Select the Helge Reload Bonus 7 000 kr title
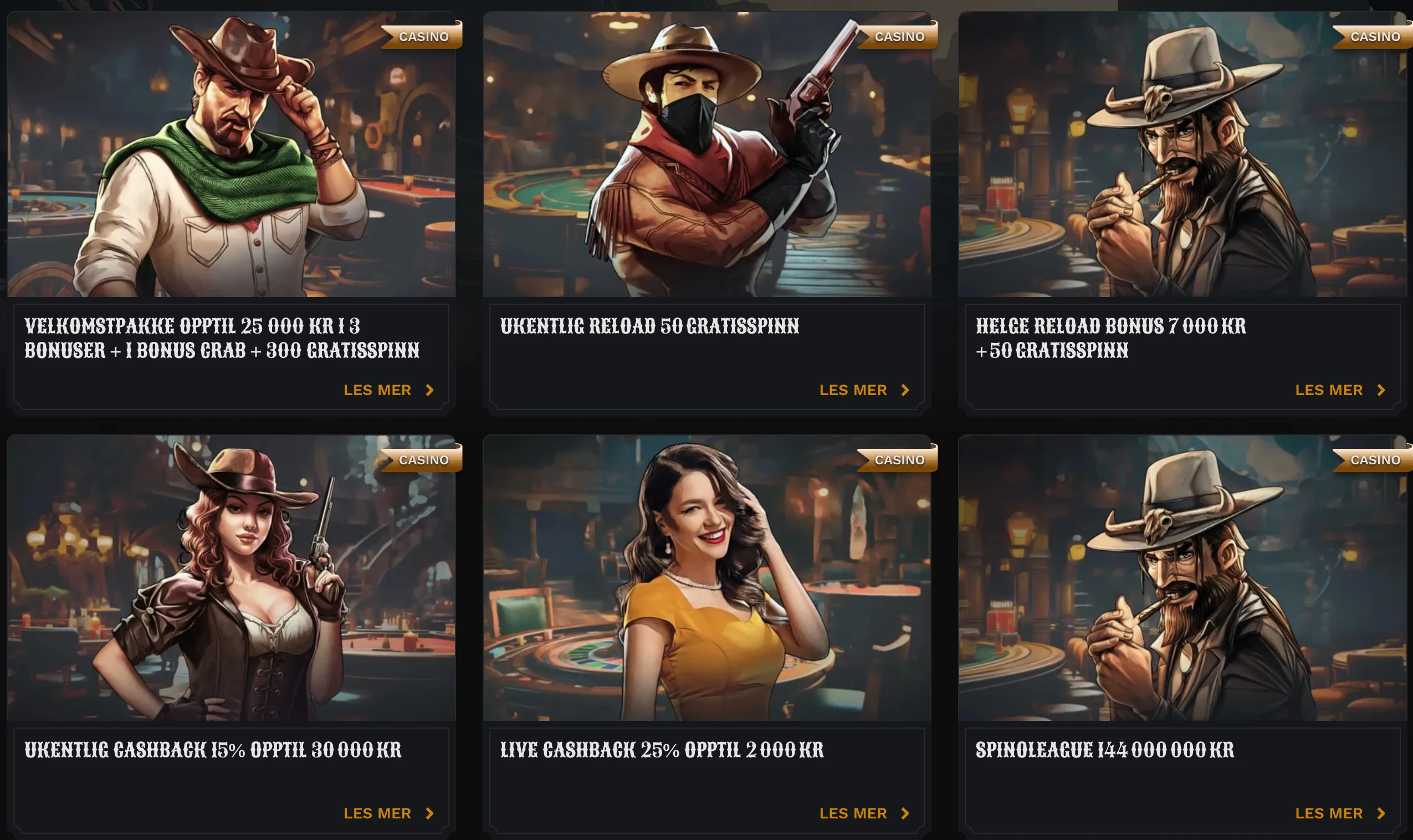Screen dimensions: 1413x840 1110,338
